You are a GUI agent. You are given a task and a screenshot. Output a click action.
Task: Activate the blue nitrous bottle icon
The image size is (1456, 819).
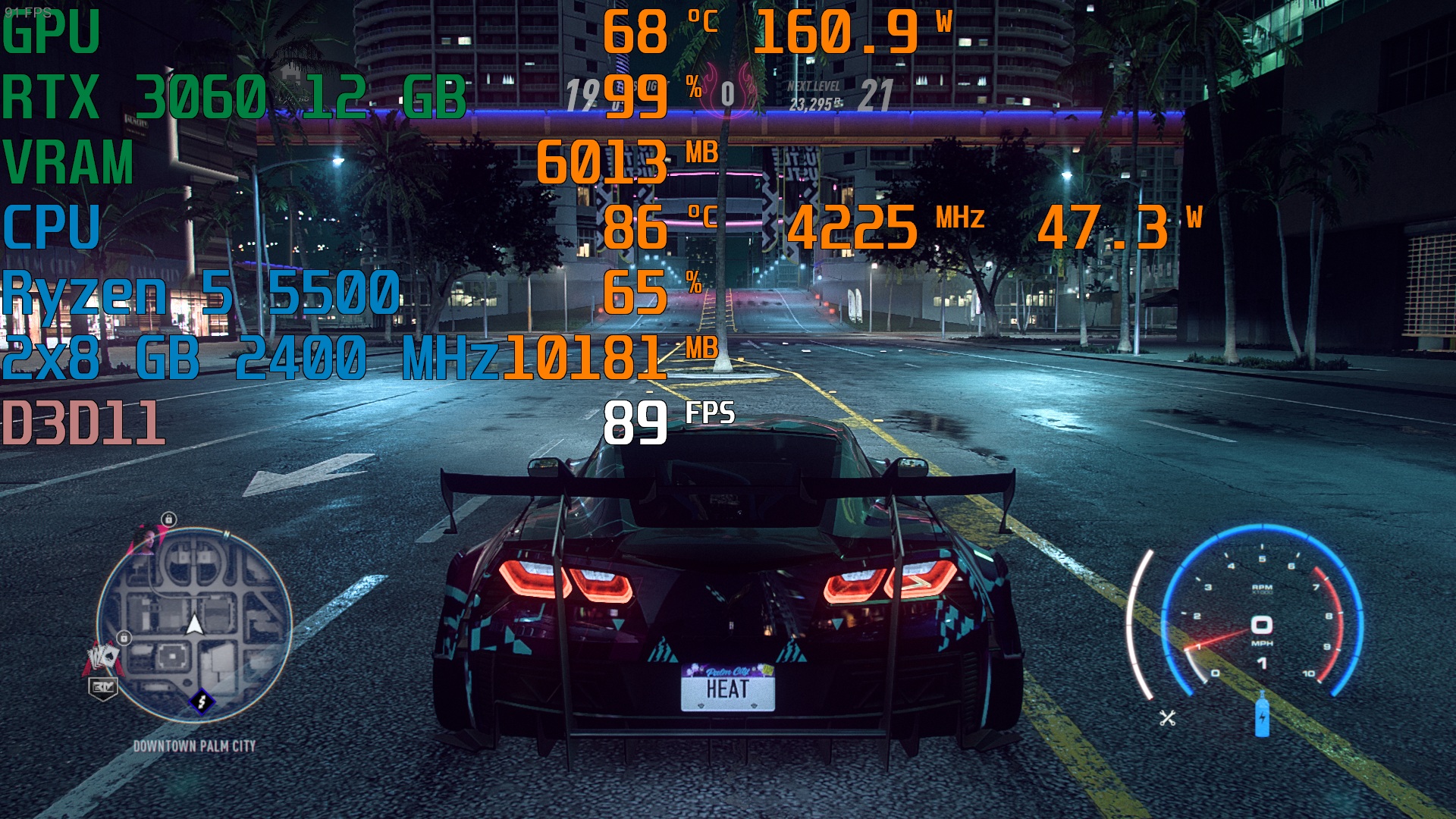coord(1262,714)
